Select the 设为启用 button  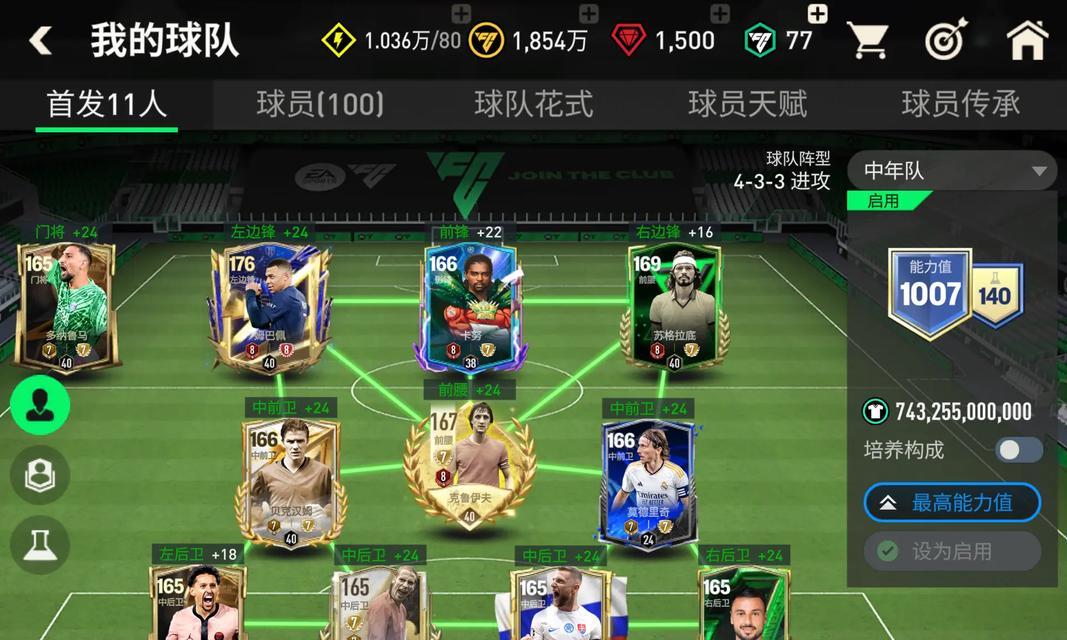(952, 551)
